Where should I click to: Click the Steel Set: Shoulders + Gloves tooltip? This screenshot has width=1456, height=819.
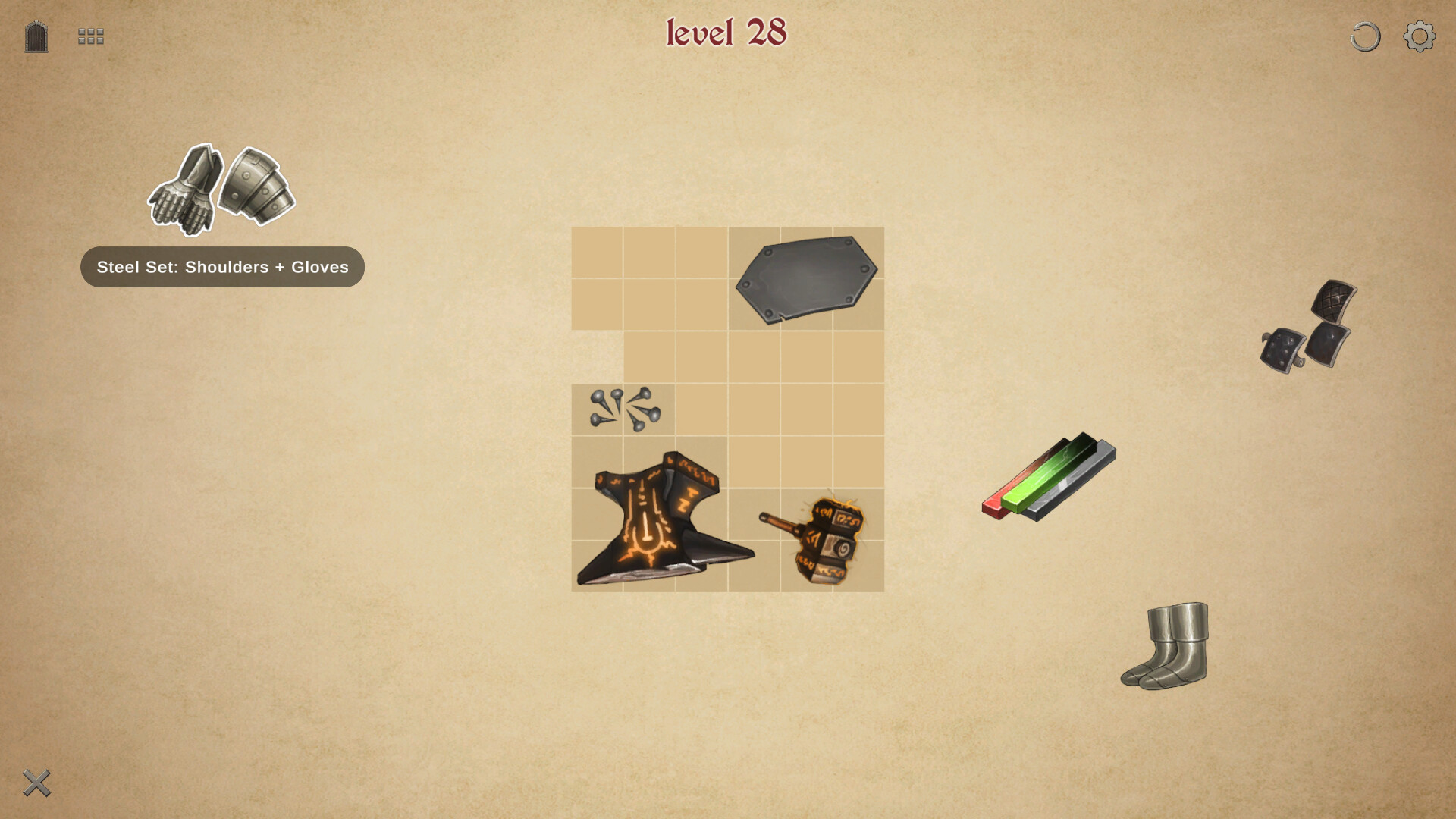221,267
